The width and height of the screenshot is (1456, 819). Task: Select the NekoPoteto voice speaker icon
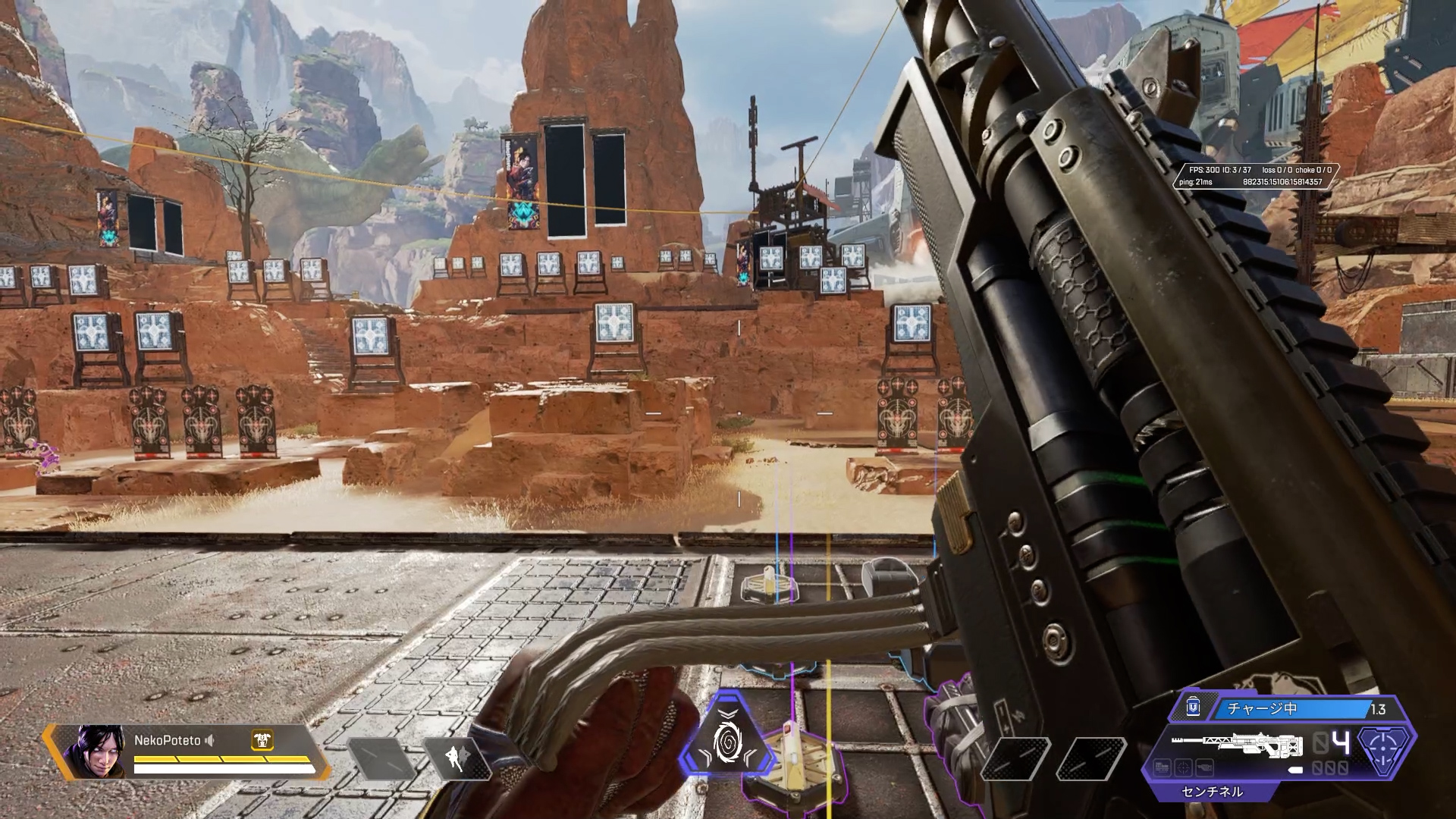(210, 740)
